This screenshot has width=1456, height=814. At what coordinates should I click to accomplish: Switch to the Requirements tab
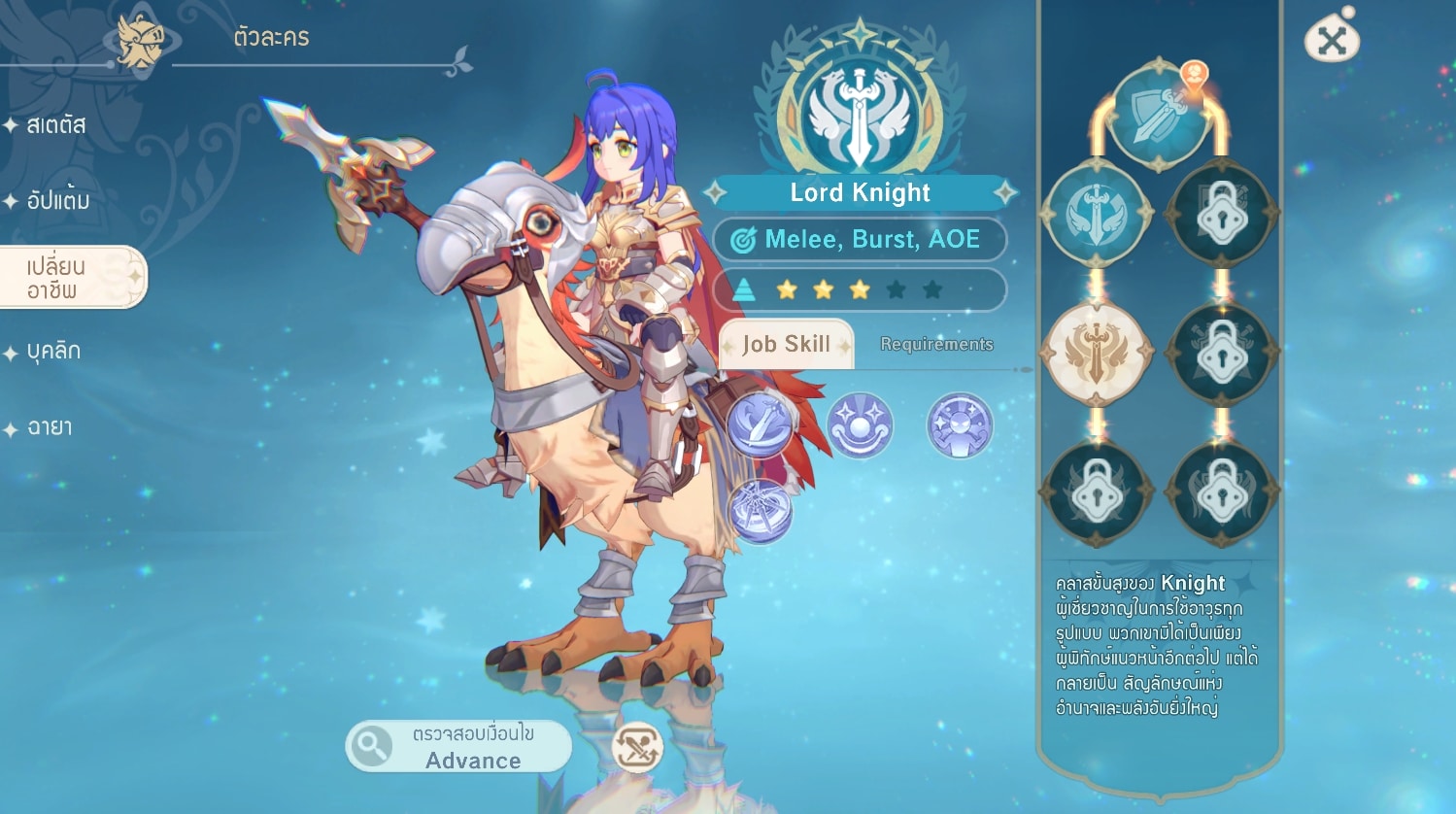coord(936,345)
